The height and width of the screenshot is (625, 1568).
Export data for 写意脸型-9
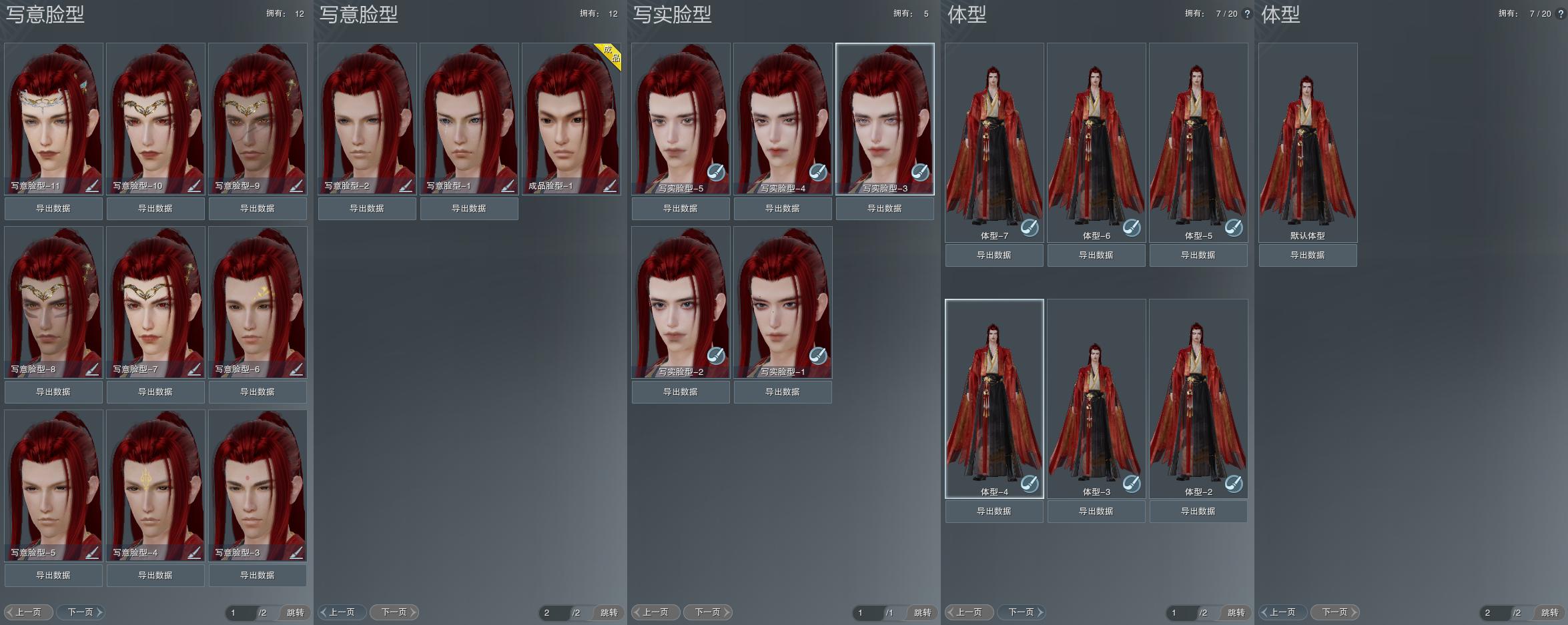pos(258,209)
